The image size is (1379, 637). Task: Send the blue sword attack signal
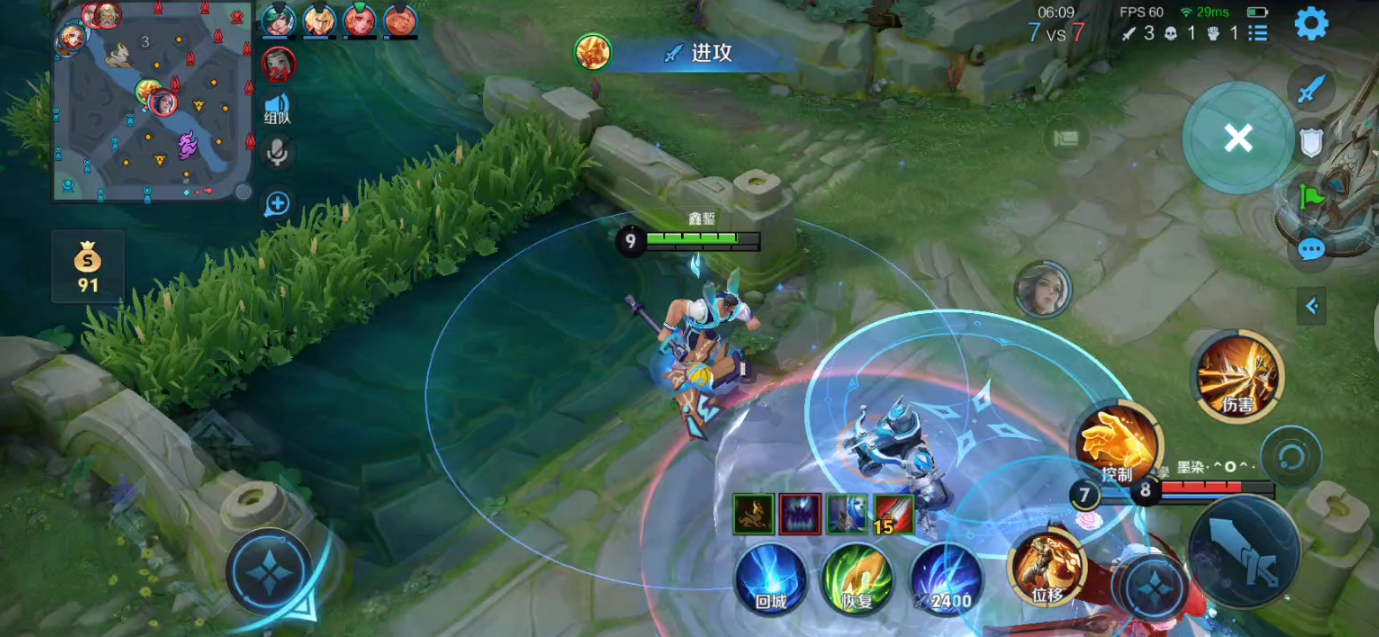[1311, 90]
